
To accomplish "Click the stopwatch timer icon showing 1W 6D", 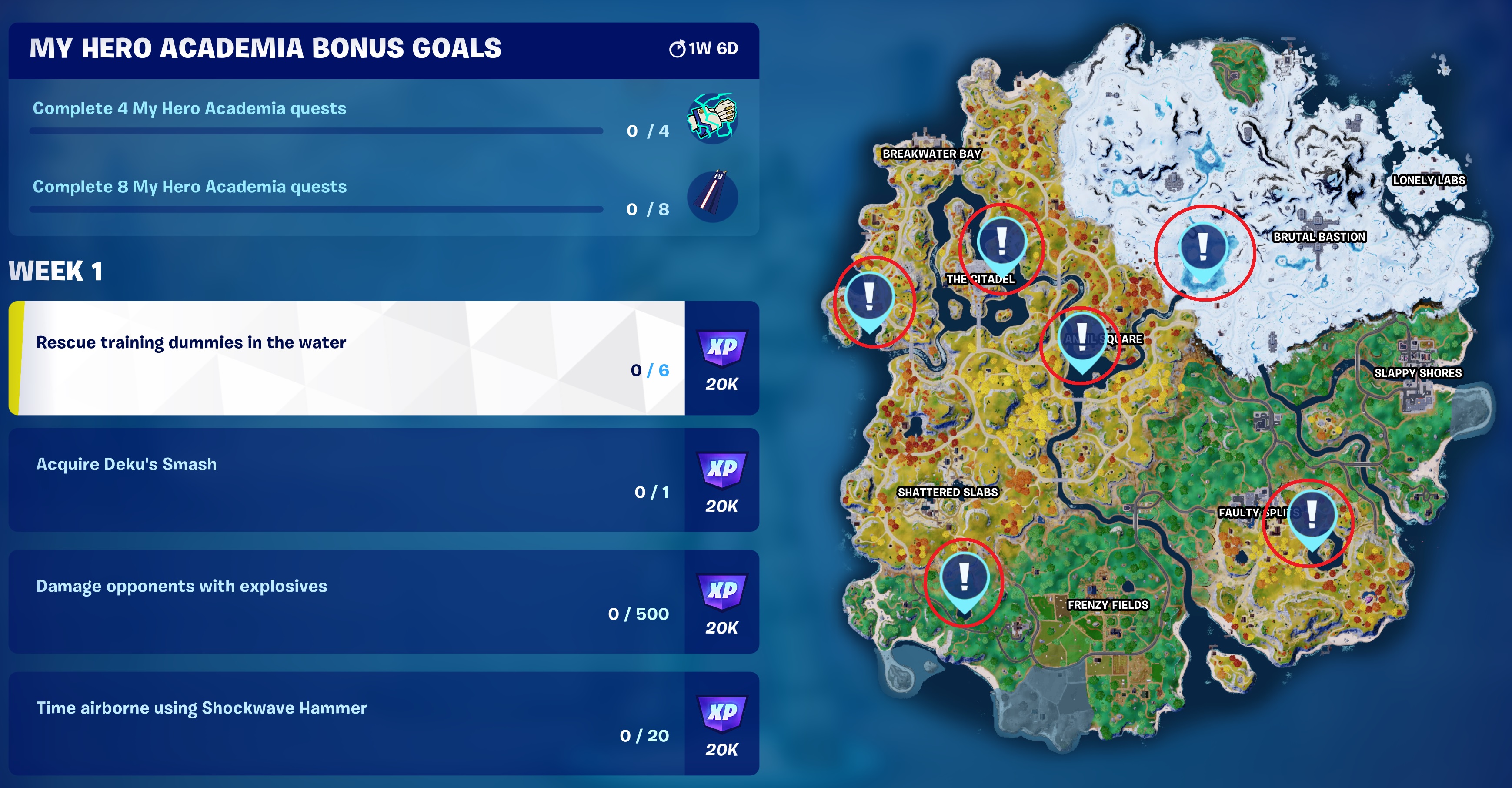I will click(678, 50).
